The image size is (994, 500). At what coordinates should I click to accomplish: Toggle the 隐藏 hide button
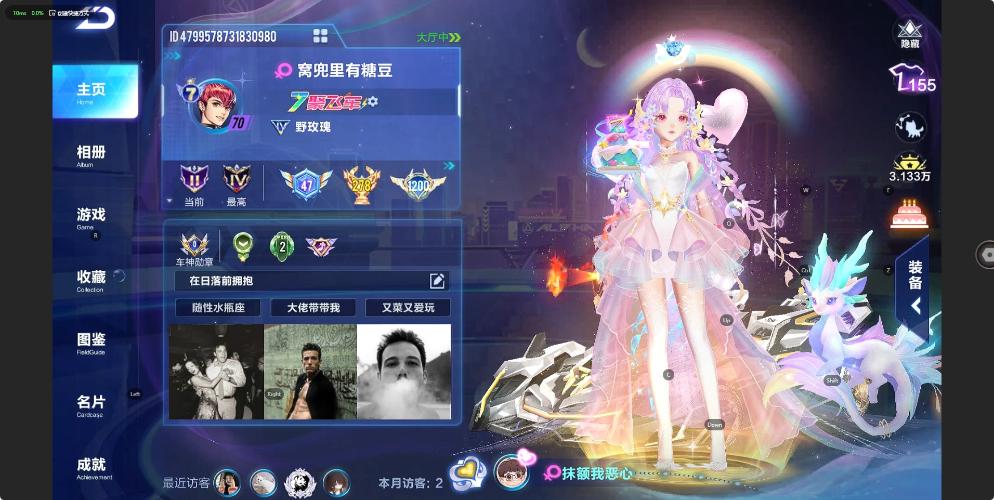(909, 34)
